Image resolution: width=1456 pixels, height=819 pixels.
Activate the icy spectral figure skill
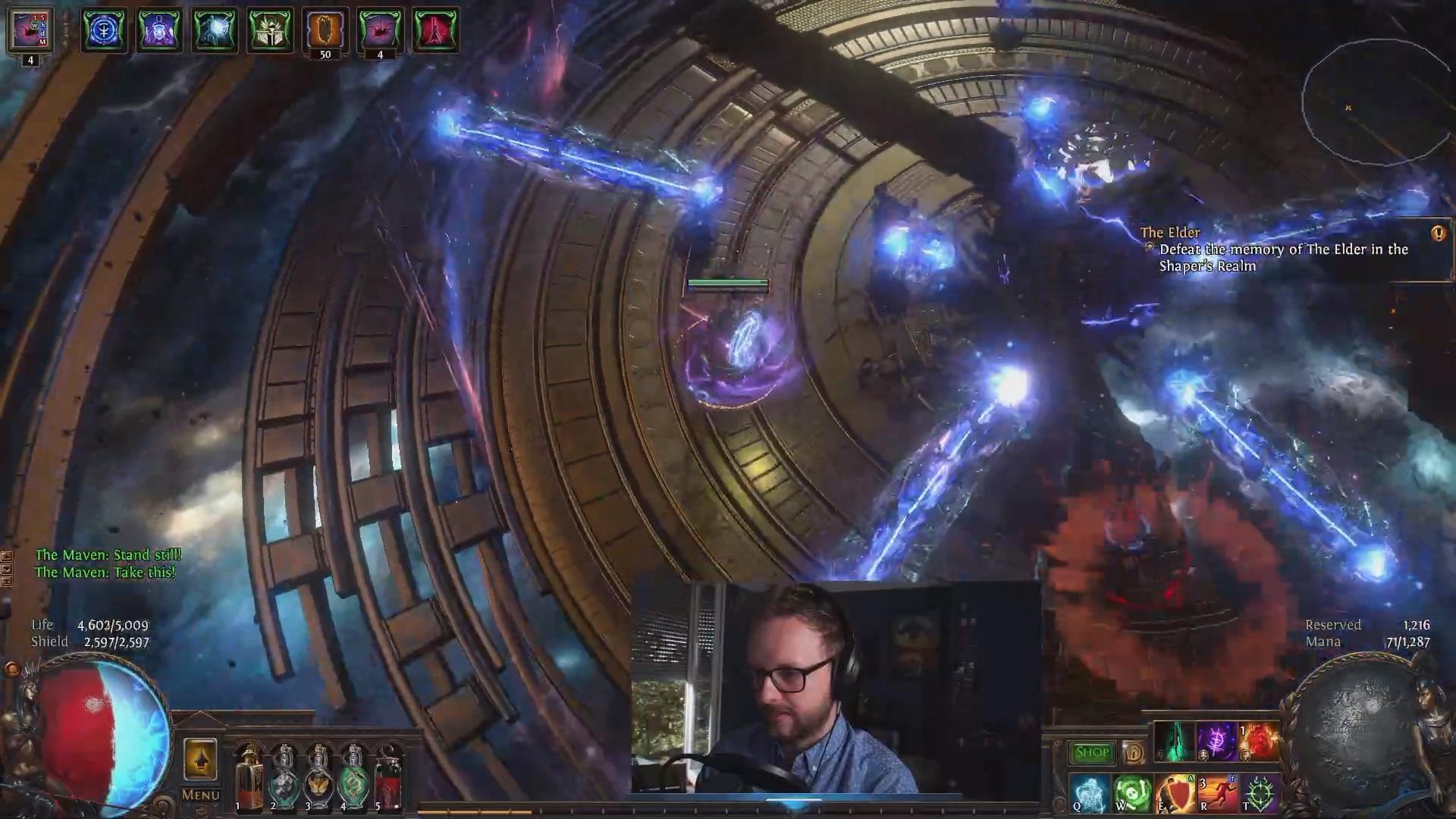1089,793
